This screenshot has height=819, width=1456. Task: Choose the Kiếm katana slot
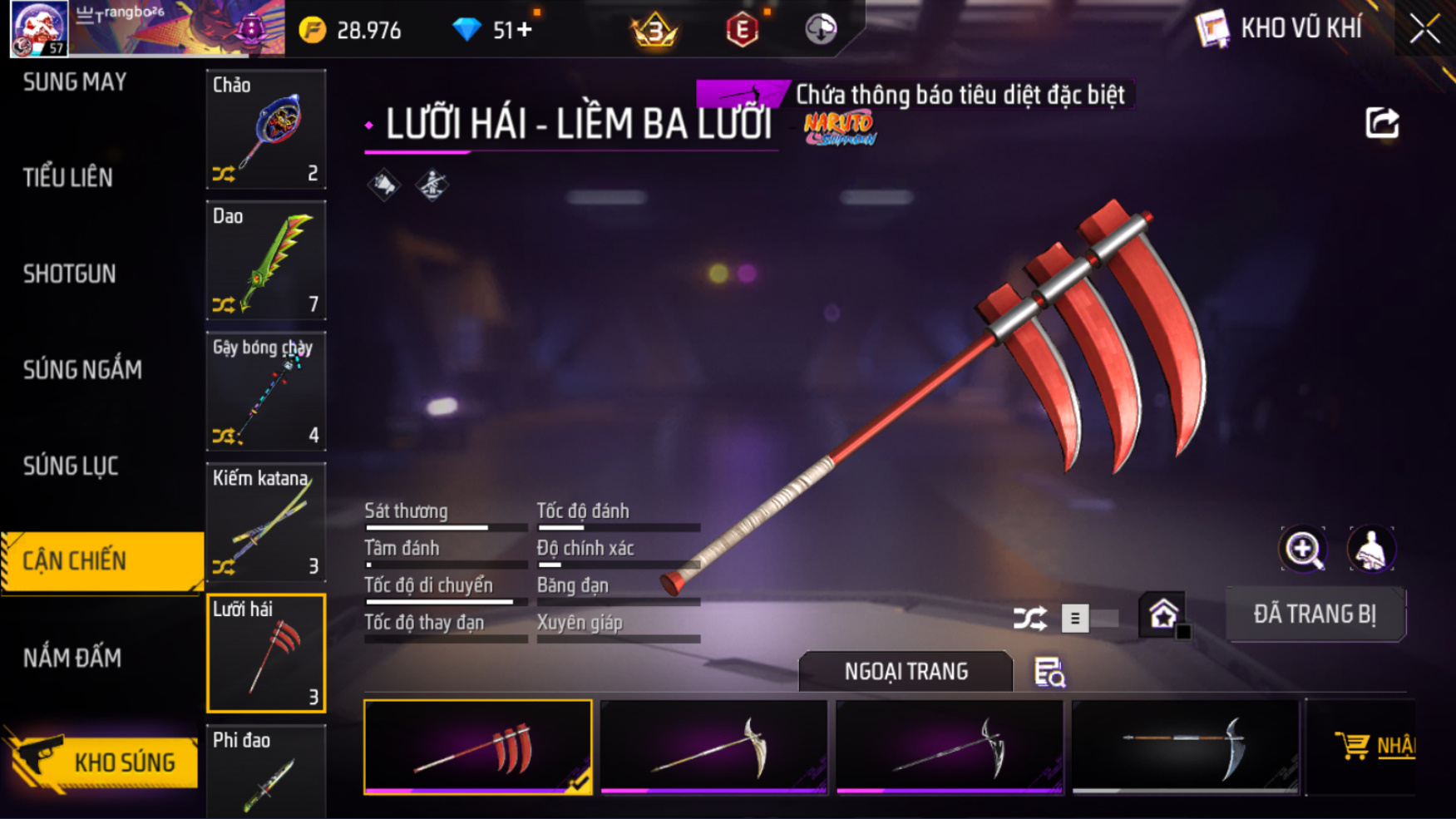pyautogui.click(x=265, y=522)
